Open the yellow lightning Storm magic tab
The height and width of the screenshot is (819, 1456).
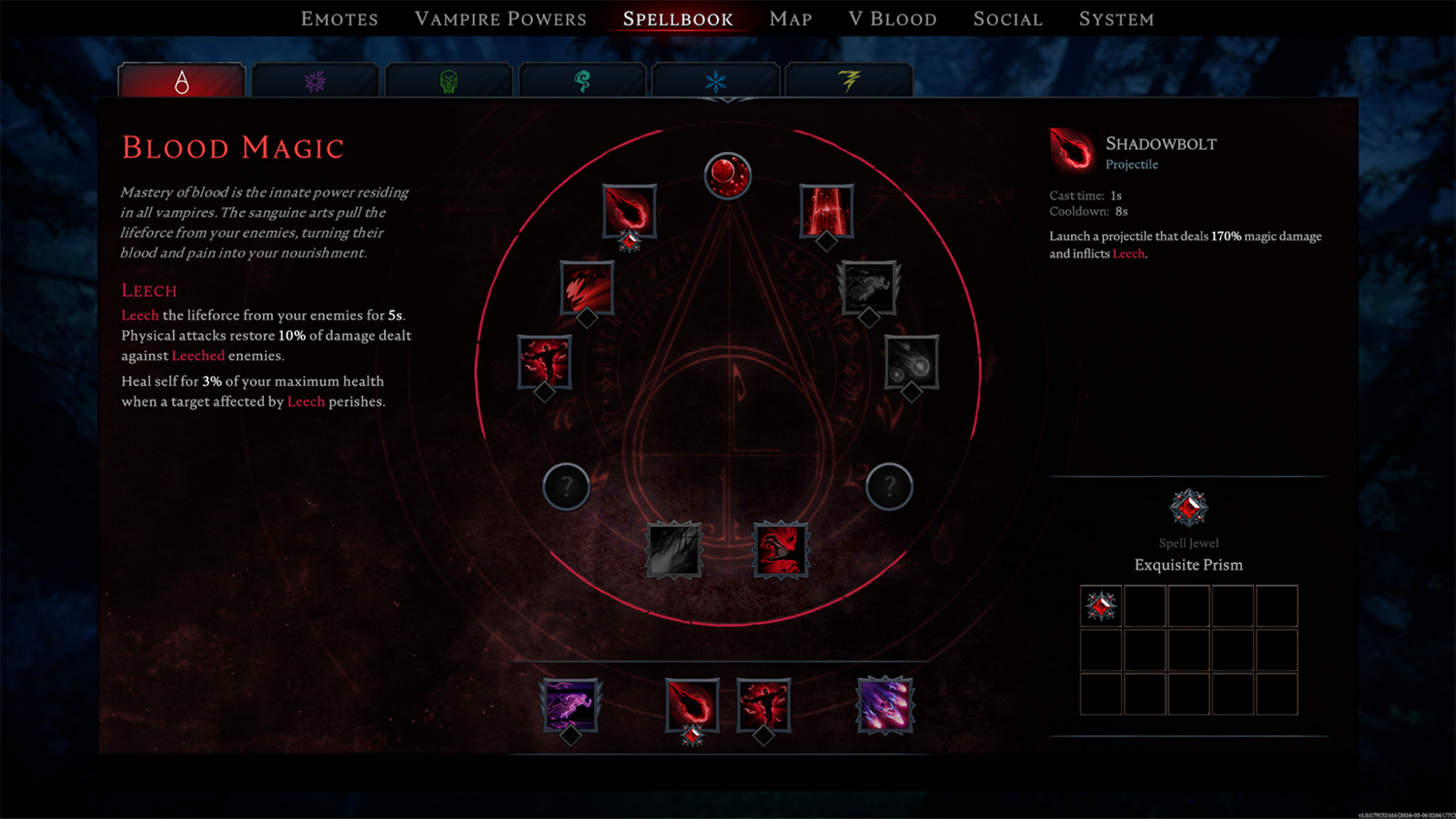coord(849,82)
